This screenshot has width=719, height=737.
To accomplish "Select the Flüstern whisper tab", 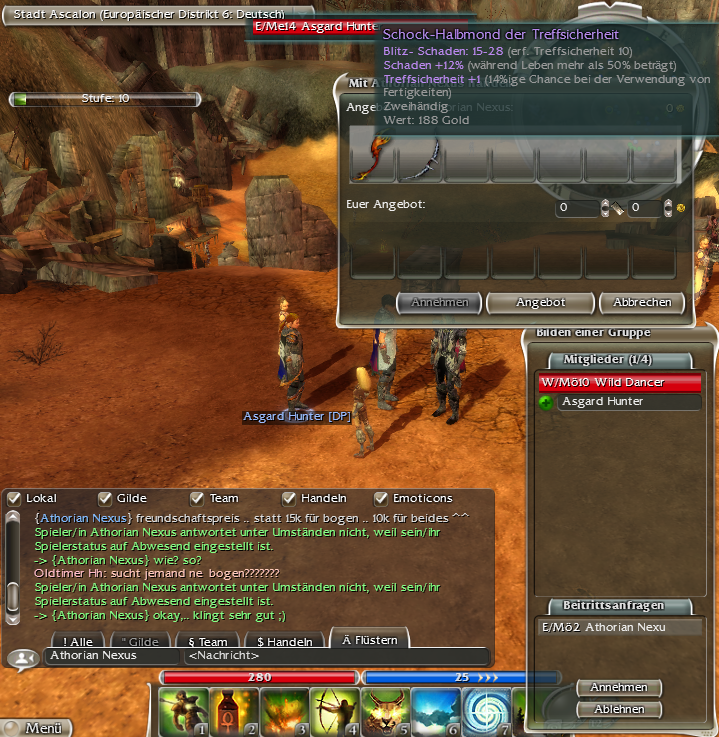I will 369,640.
